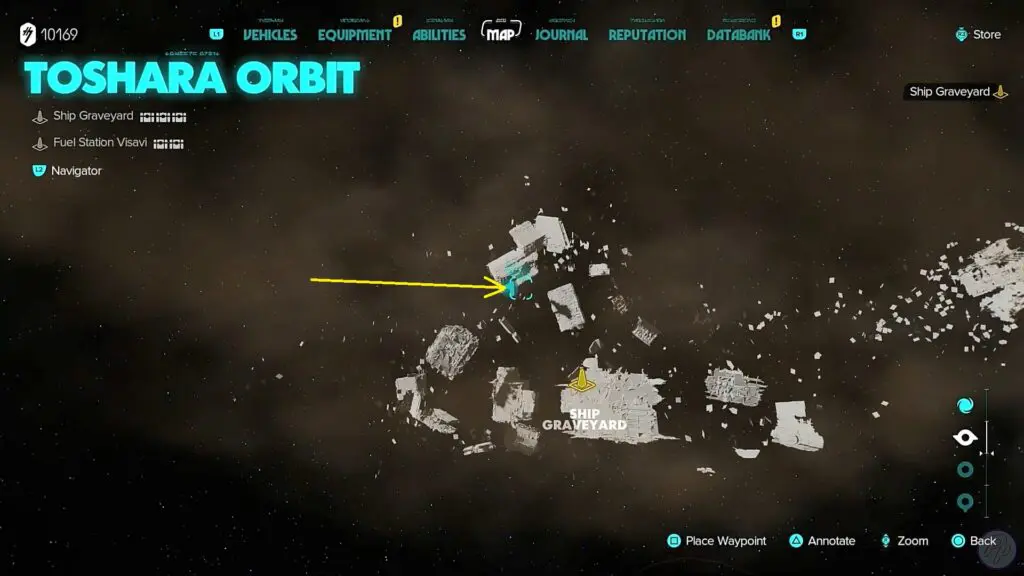
Task: Adjust the vertical zoom level slider
Action: click(987, 453)
